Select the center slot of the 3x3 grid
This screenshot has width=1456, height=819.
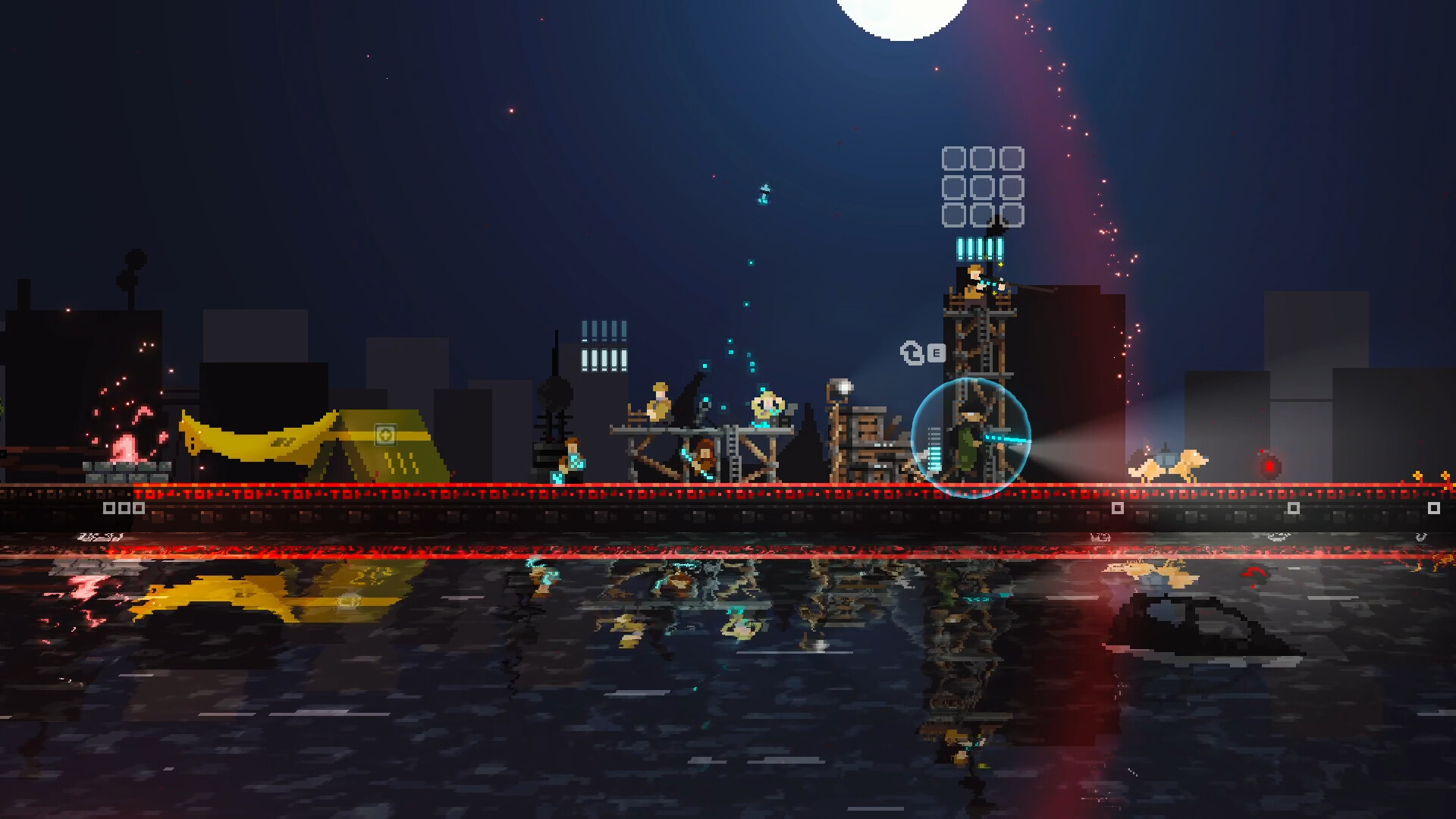coord(982,188)
